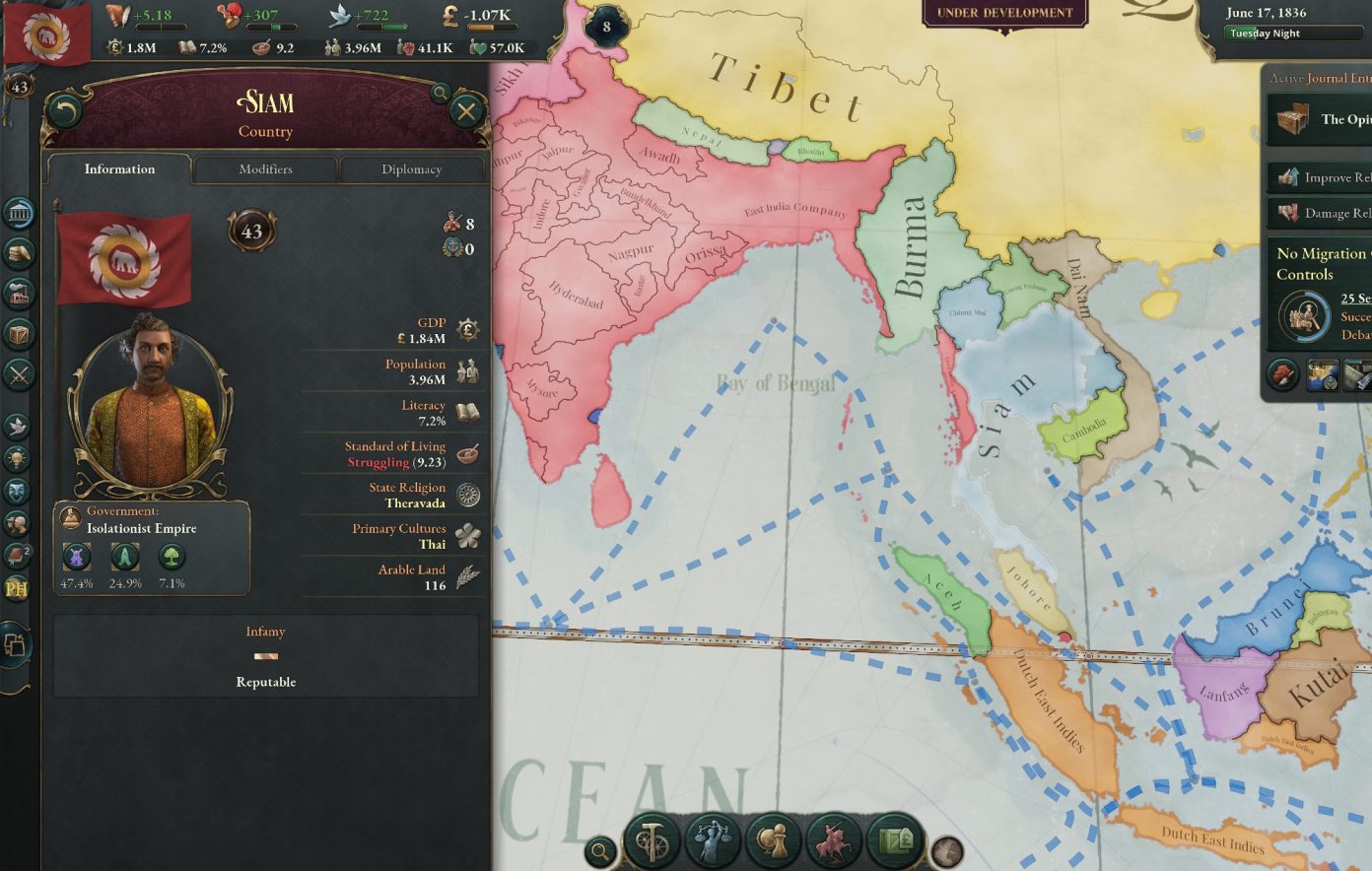
Task: Click the Infamy progress bar under Reputable
Action: [x=265, y=655]
